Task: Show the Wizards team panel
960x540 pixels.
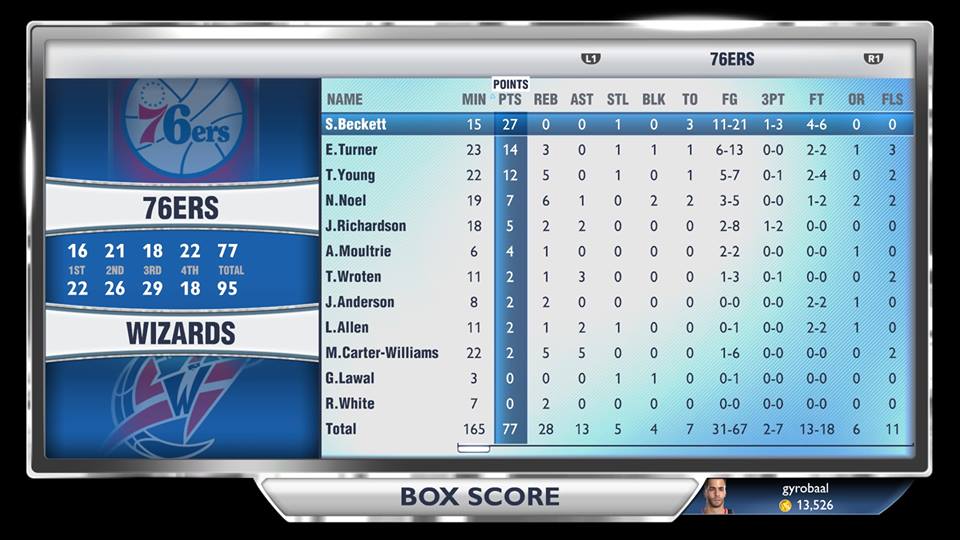Action: [181, 334]
